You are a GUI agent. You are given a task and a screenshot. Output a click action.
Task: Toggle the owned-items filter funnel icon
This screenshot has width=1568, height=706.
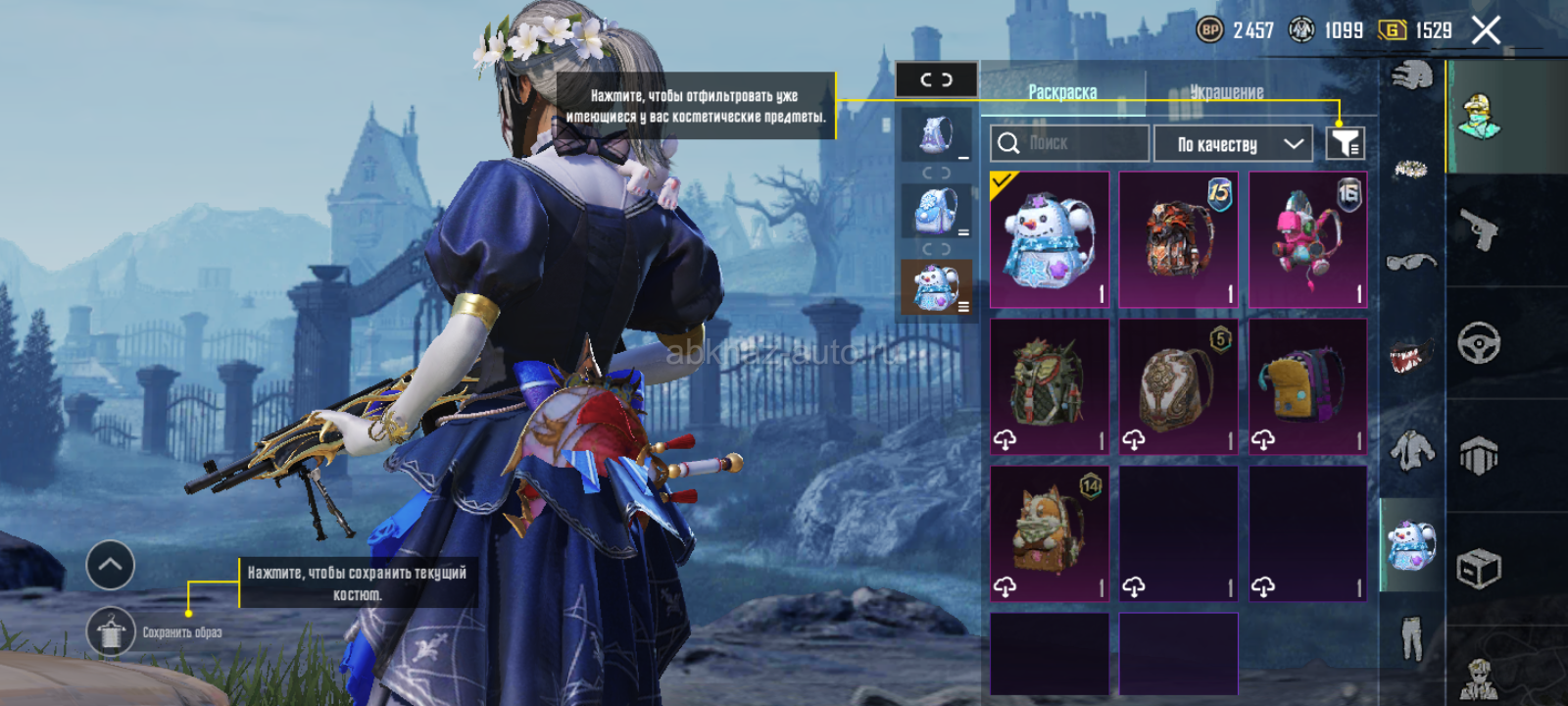[x=1345, y=143]
